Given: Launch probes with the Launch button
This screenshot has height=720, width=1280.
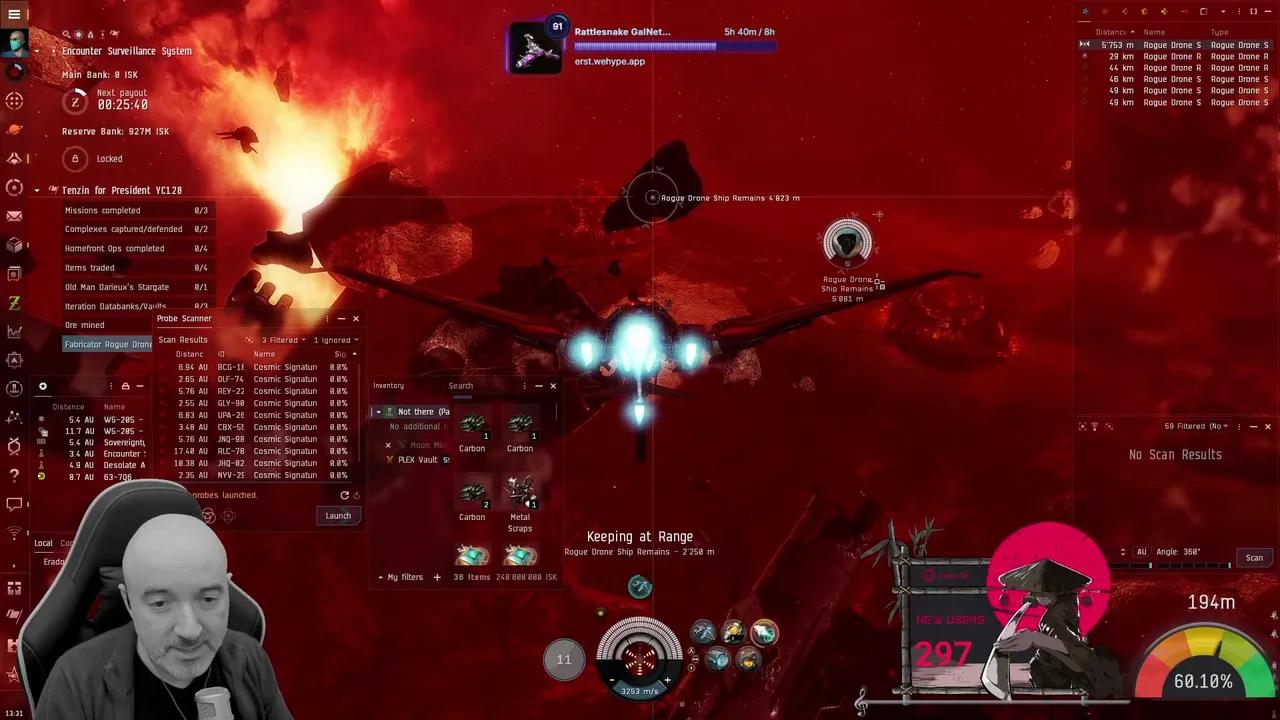Looking at the screenshot, I should [x=338, y=516].
